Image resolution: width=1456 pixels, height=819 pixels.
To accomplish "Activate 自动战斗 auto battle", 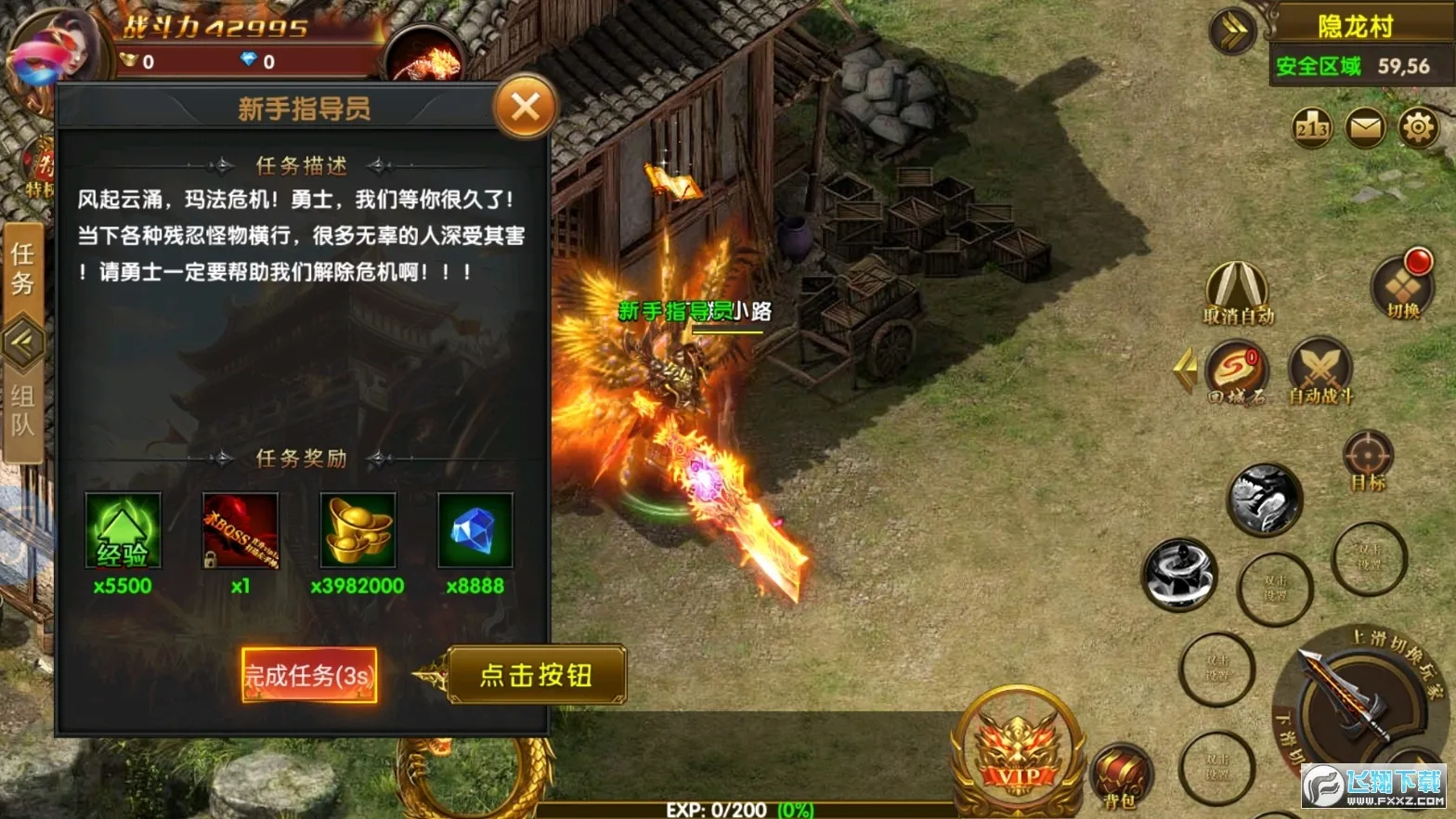I will coord(1319,370).
